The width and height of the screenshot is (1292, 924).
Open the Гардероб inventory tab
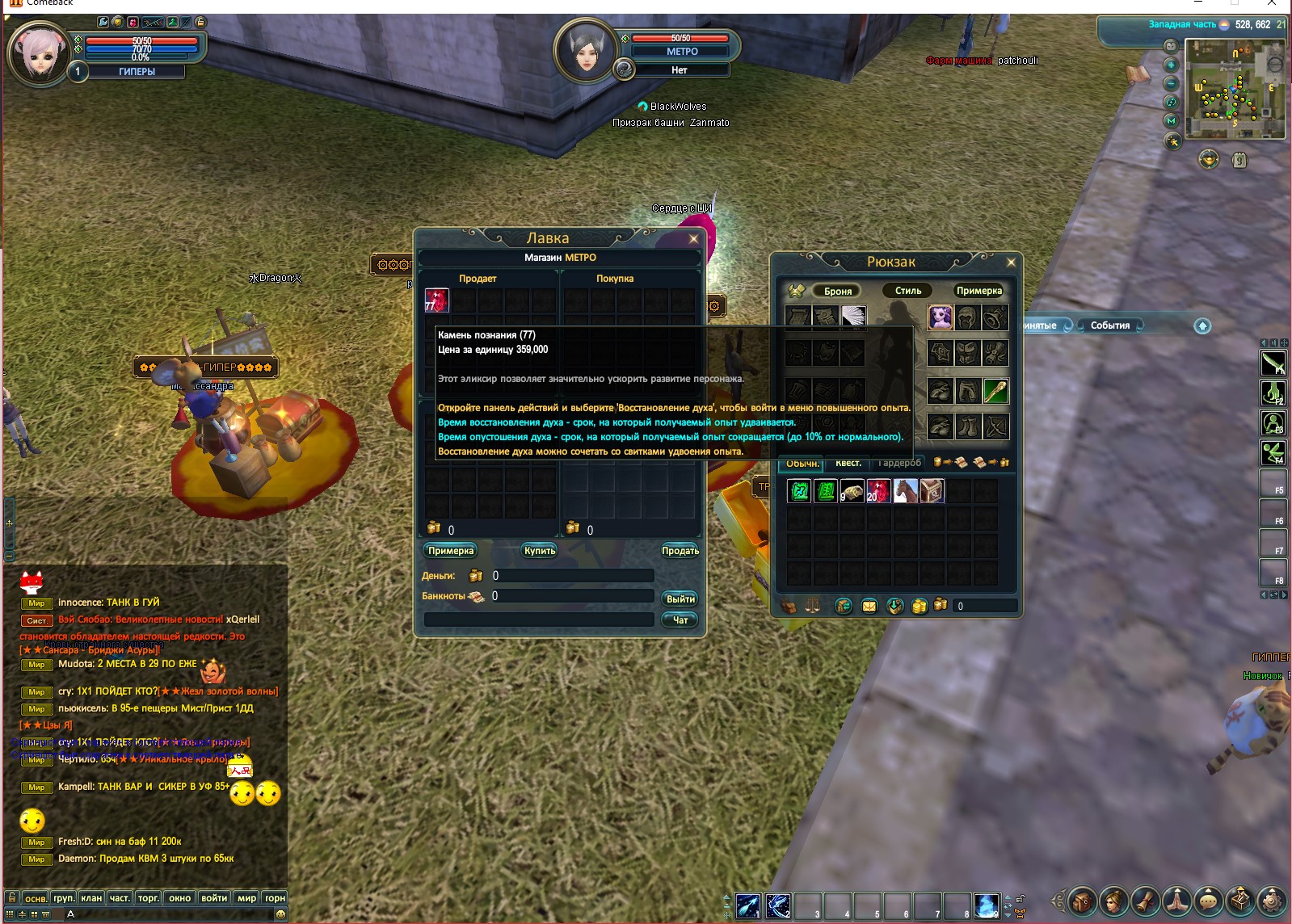[899, 464]
